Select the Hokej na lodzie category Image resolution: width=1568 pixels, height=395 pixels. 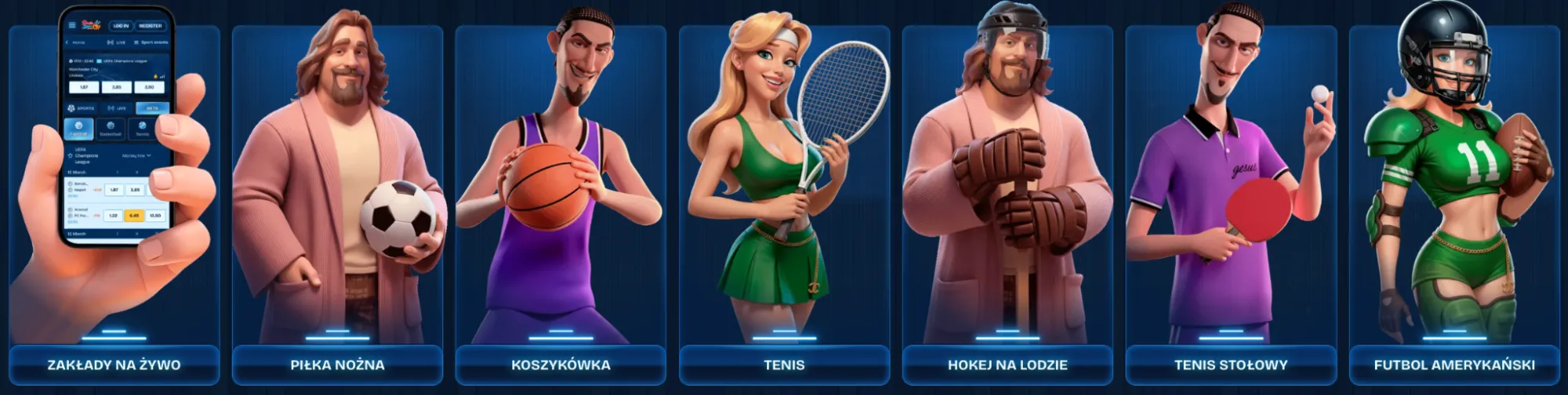pyautogui.click(x=1008, y=364)
